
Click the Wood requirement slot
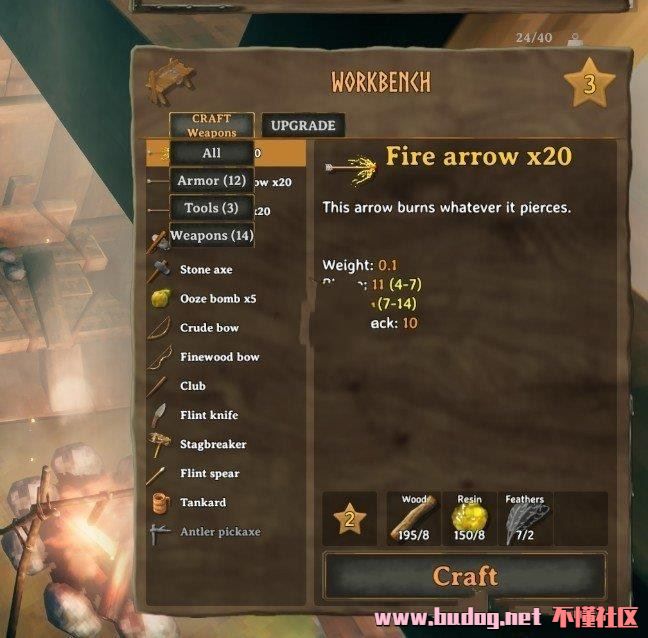[x=414, y=519]
